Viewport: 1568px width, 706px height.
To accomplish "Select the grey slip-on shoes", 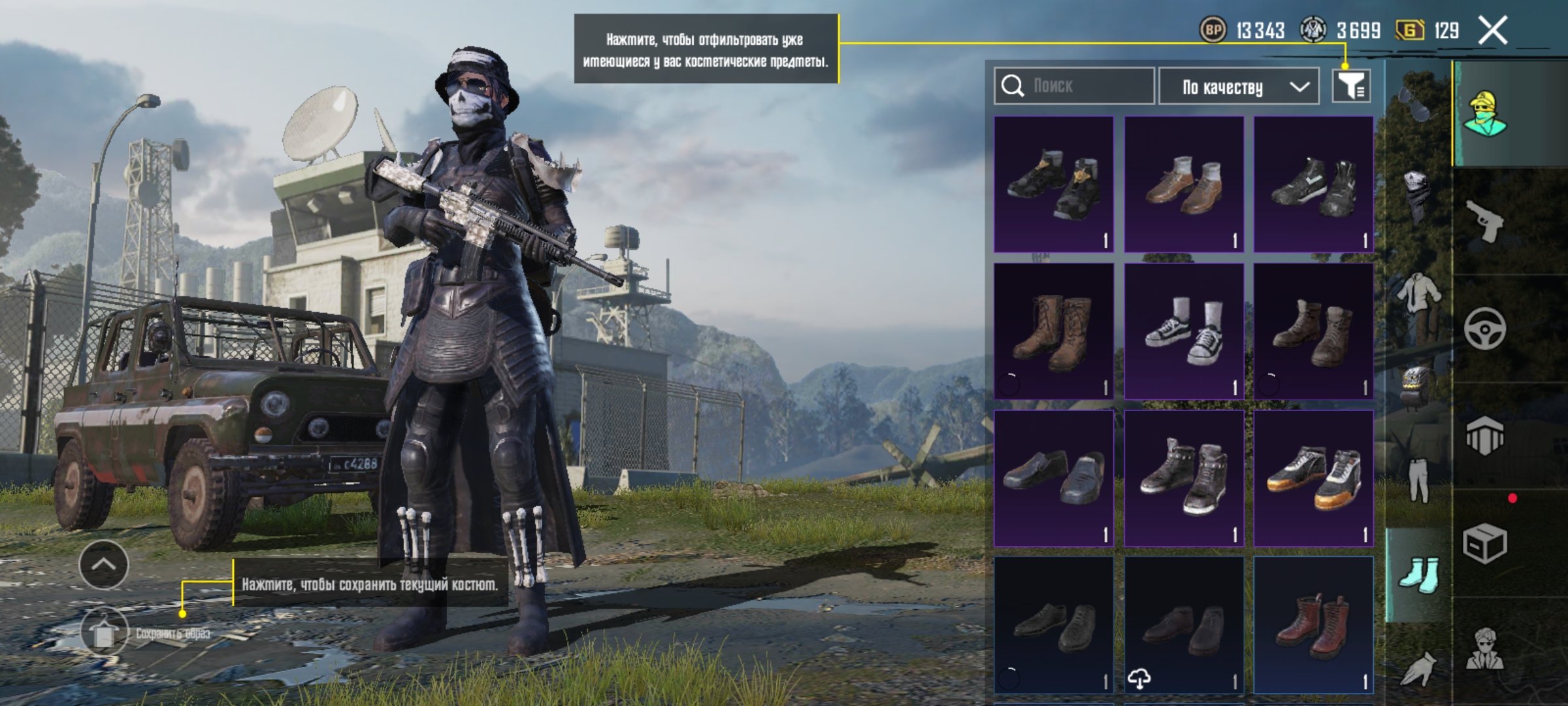I will click(1053, 479).
